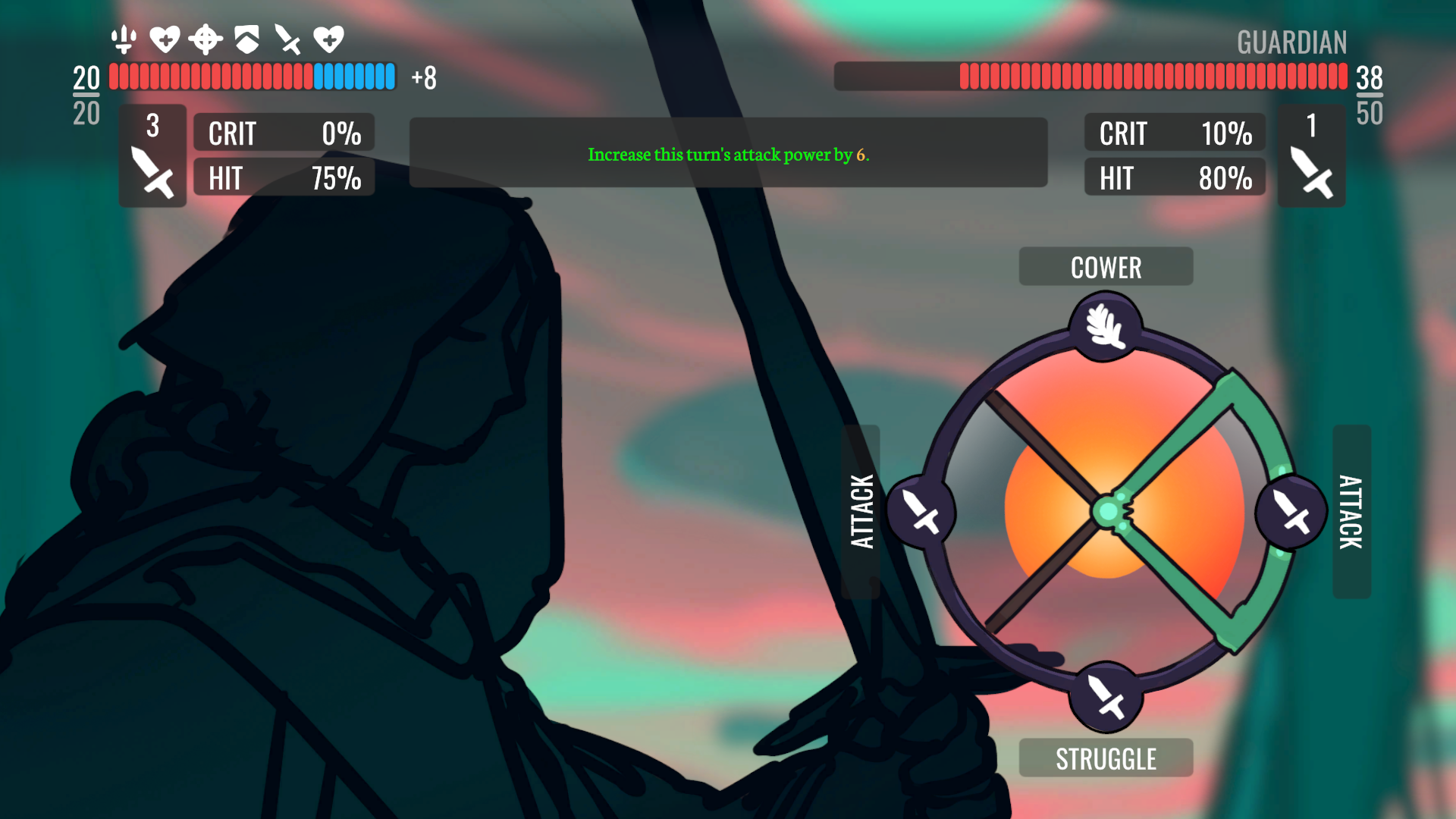Screen dimensions: 1456x819
Task: Inspect the crosshair status icon
Action: tap(206, 39)
